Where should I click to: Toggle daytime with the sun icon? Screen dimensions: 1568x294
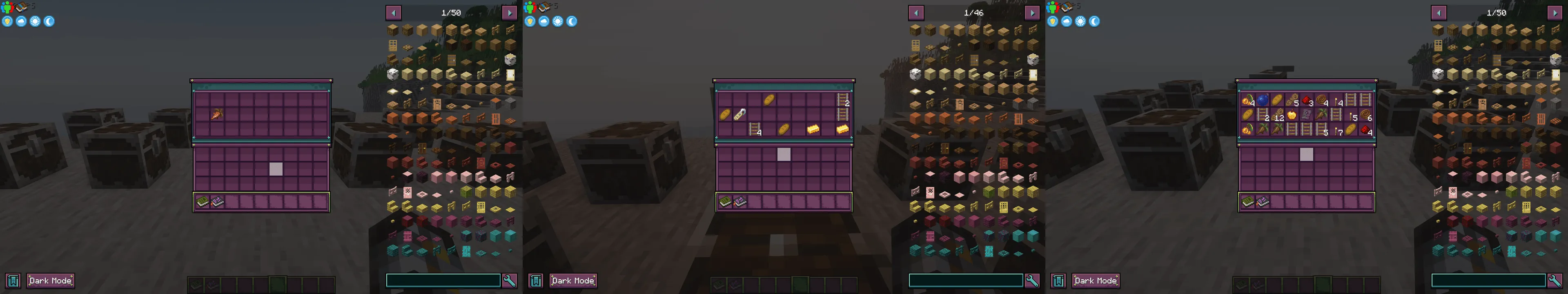pos(35,21)
